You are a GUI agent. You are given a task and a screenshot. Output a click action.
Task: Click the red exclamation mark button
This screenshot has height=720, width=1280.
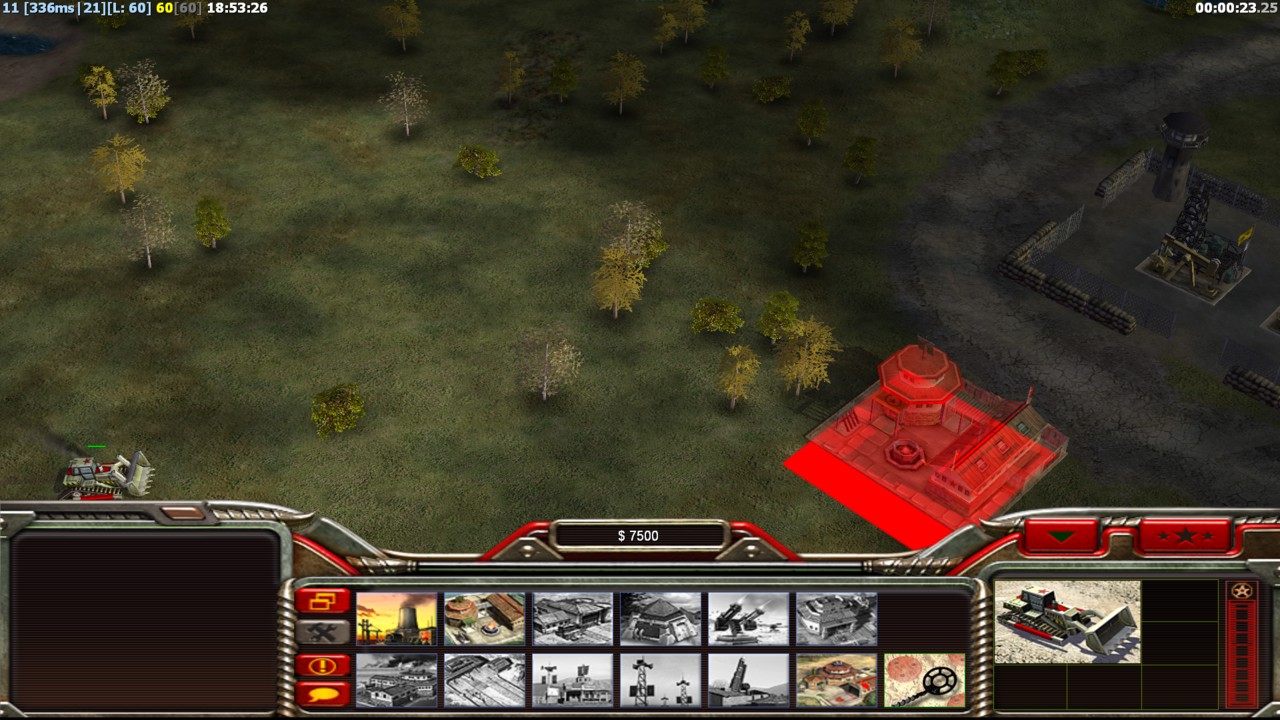point(323,665)
